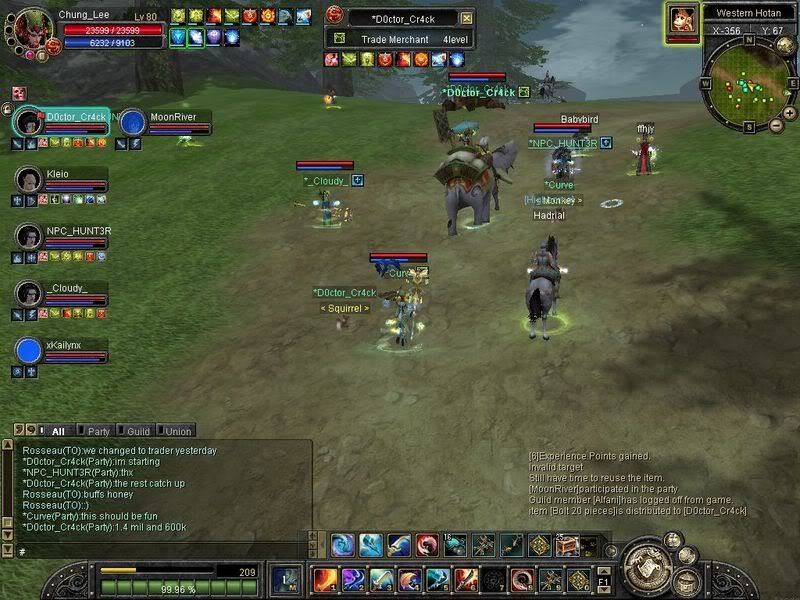
Task: Select party member _Cloudy_ in list
Action: click(x=29, y=294)
